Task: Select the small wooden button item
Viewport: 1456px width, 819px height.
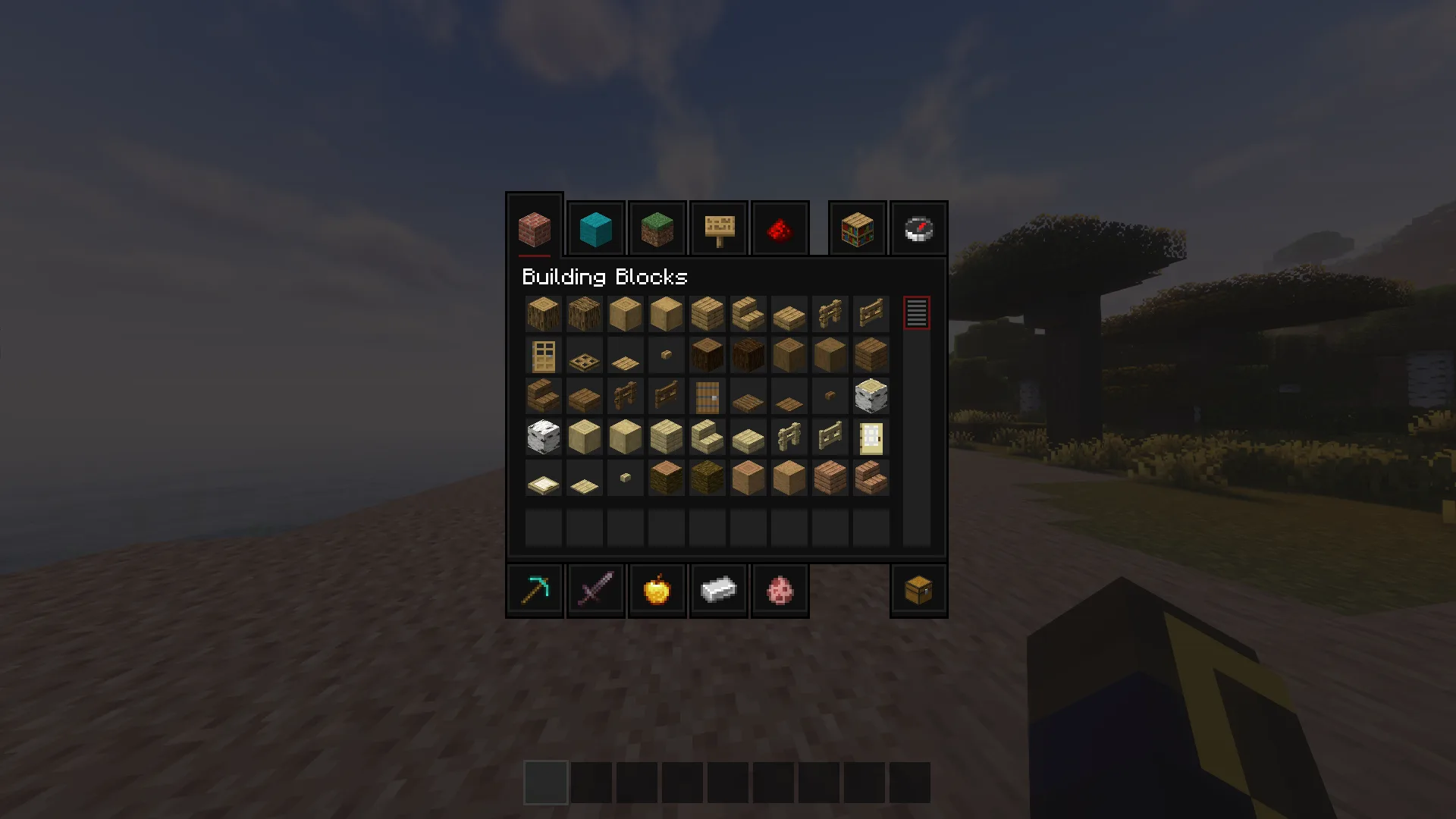Action: coord(666,355)
